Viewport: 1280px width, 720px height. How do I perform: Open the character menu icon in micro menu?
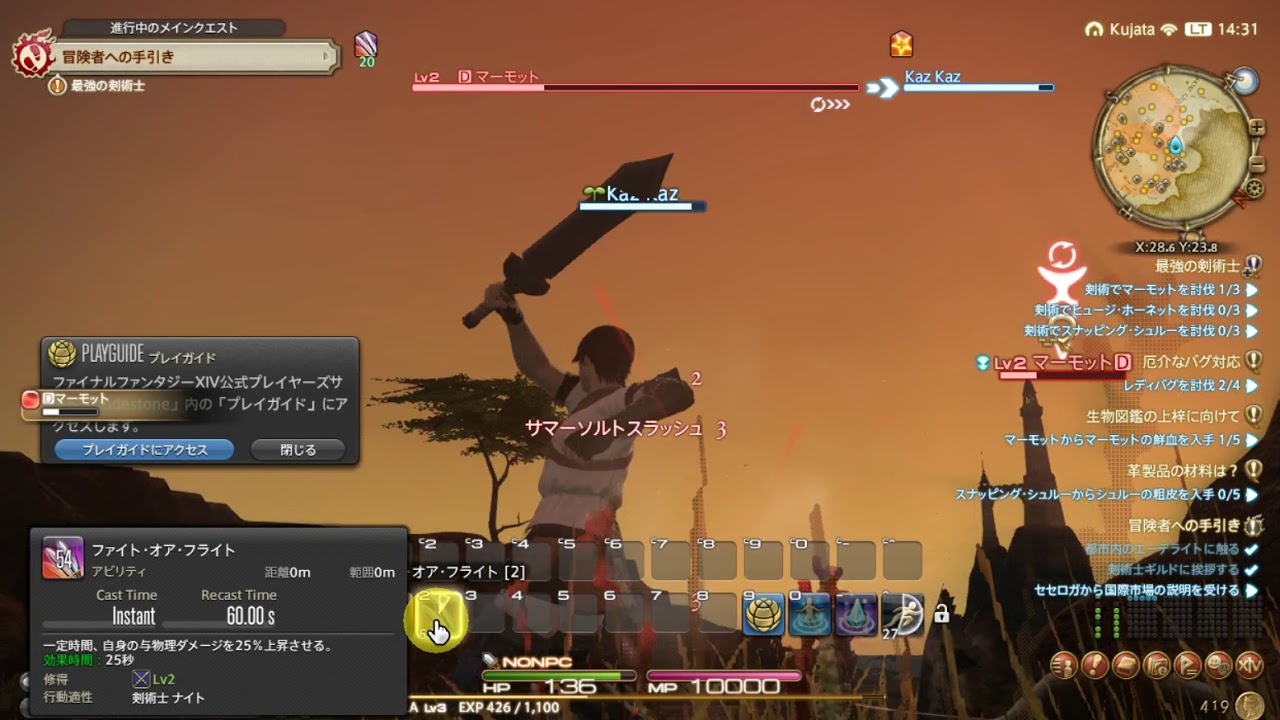pos(1064,664)
